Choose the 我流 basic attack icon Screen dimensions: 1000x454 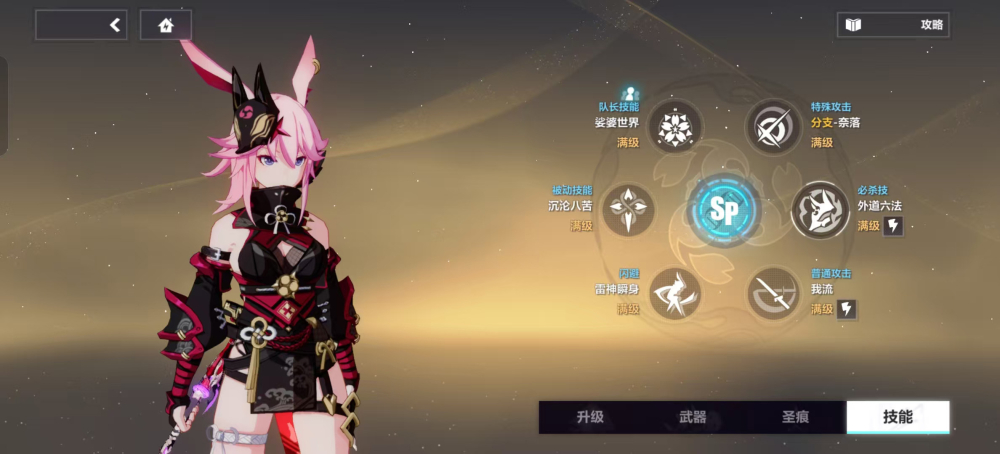click(772, 293)
